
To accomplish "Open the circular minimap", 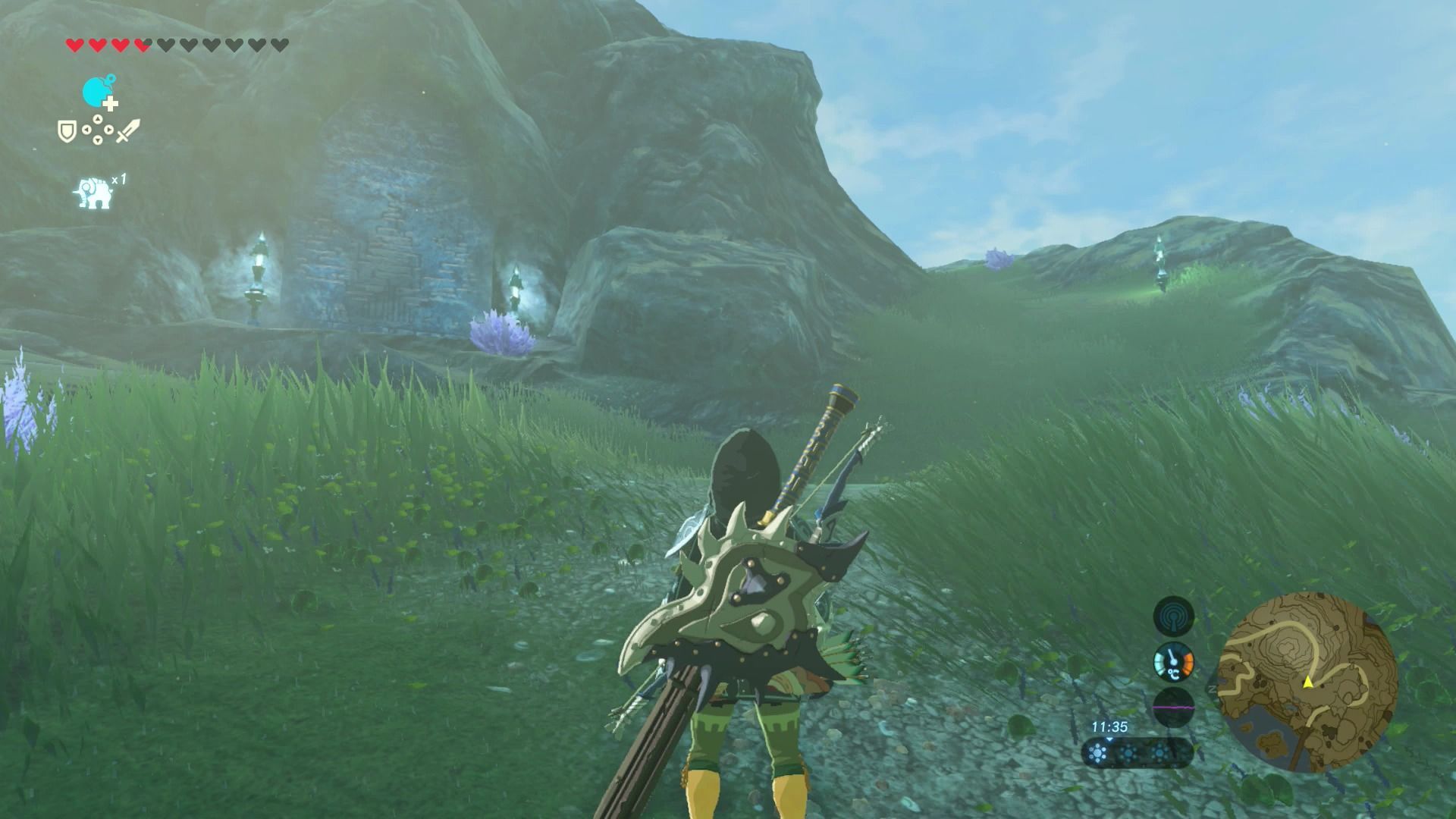I will 1307,682.
